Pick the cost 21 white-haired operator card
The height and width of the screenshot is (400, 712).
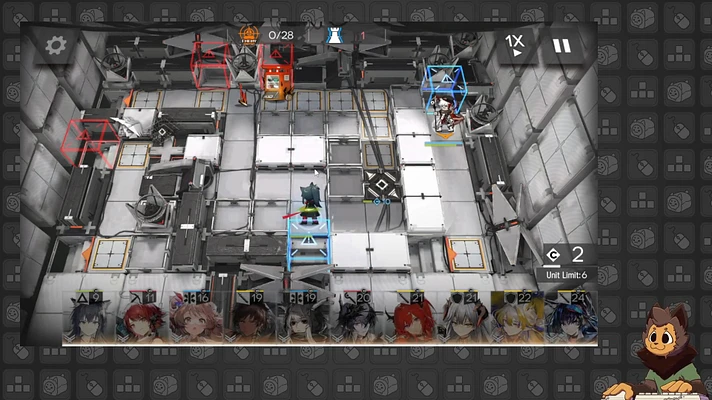coord(463,318)
